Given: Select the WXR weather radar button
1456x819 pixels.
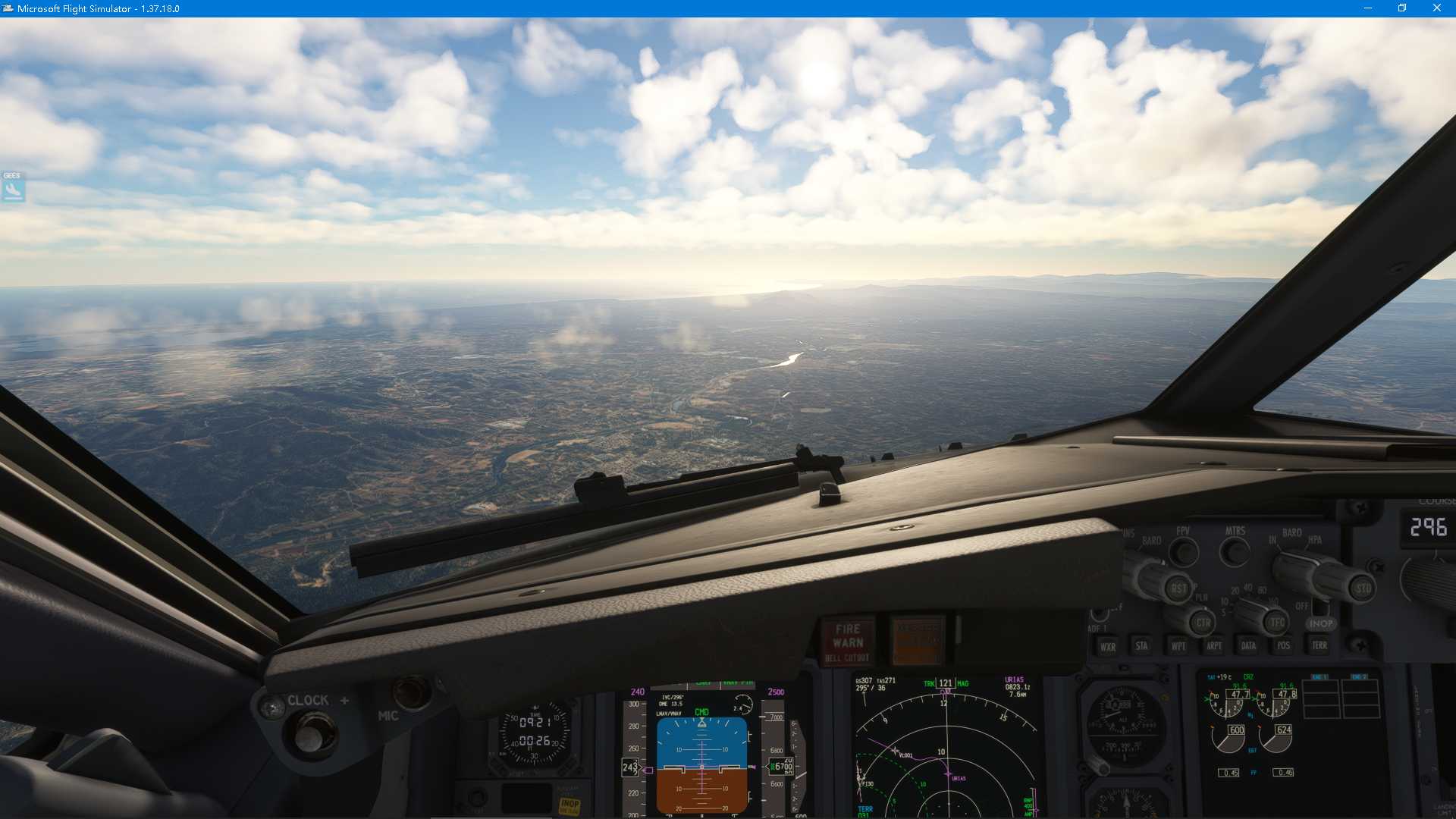Looking at the screenshot, I should (1108, 647).
